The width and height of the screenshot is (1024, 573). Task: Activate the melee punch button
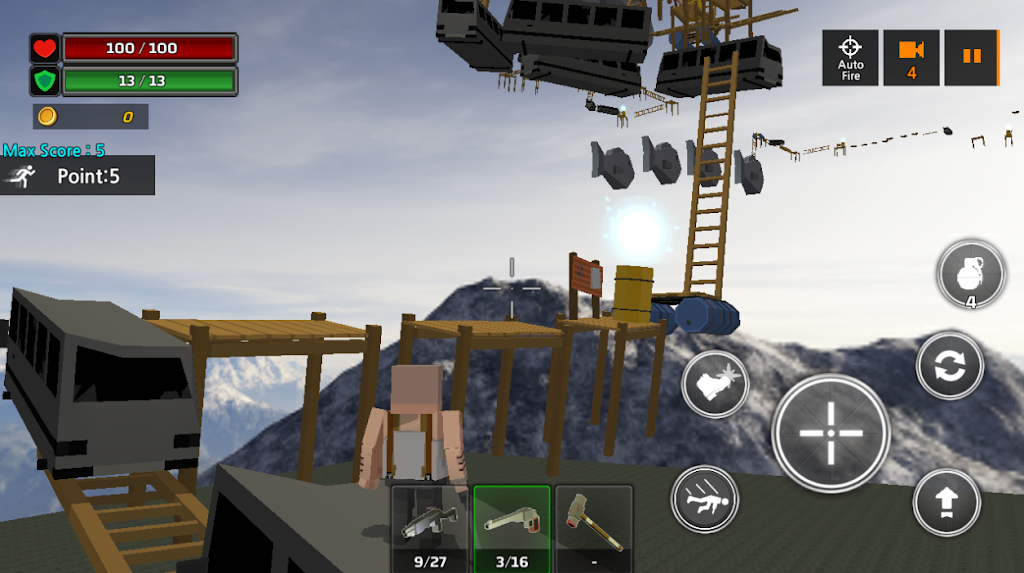[x=715, y=384]
